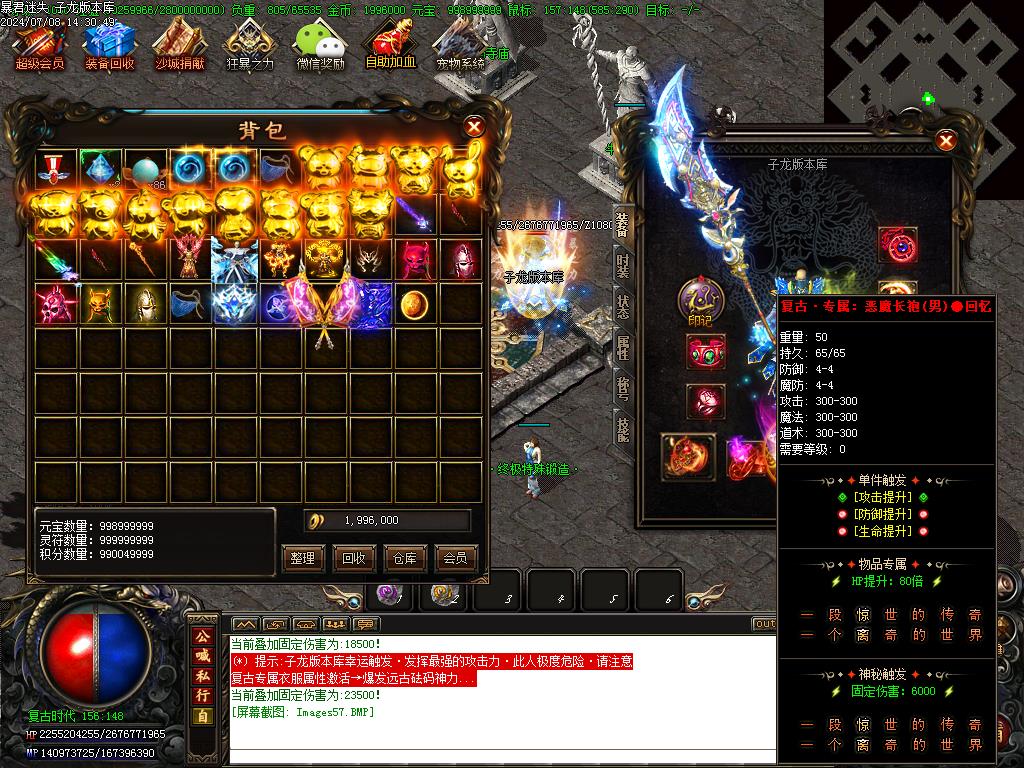The width and height of the screenshot is (1024, 768).
Task: Click the minimap in the corner
Action: tap(923, 60)
